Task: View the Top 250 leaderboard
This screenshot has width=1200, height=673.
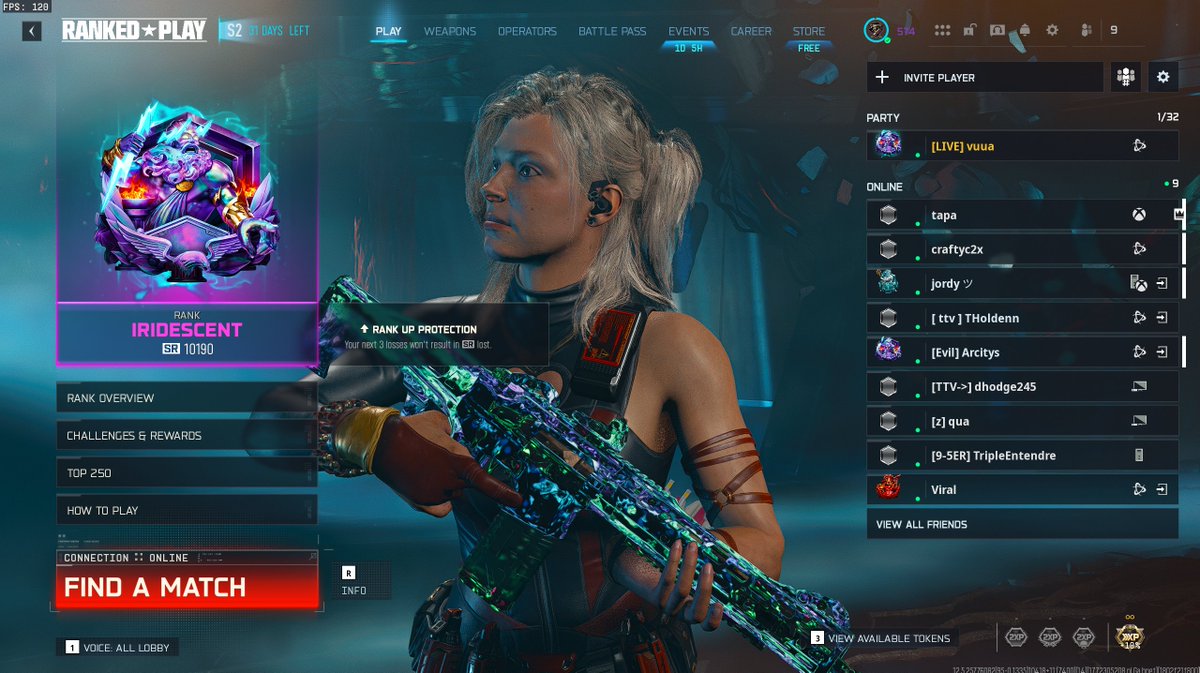Action: 186,473
